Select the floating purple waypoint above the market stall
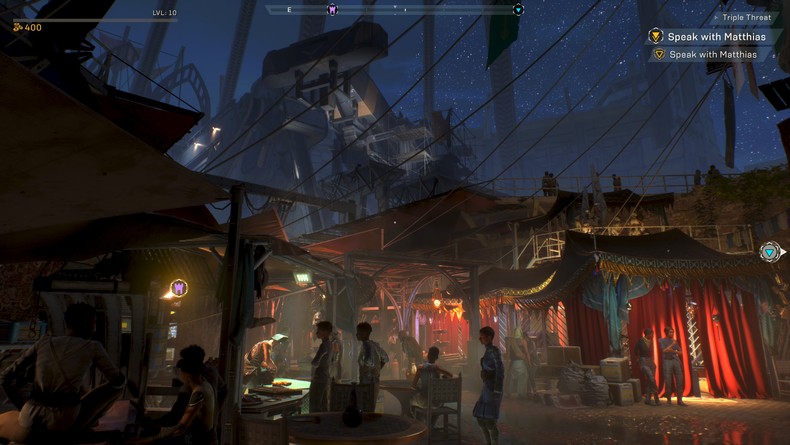Image resolution: width=790 pixels, height=445 pixels. (179, 288)
